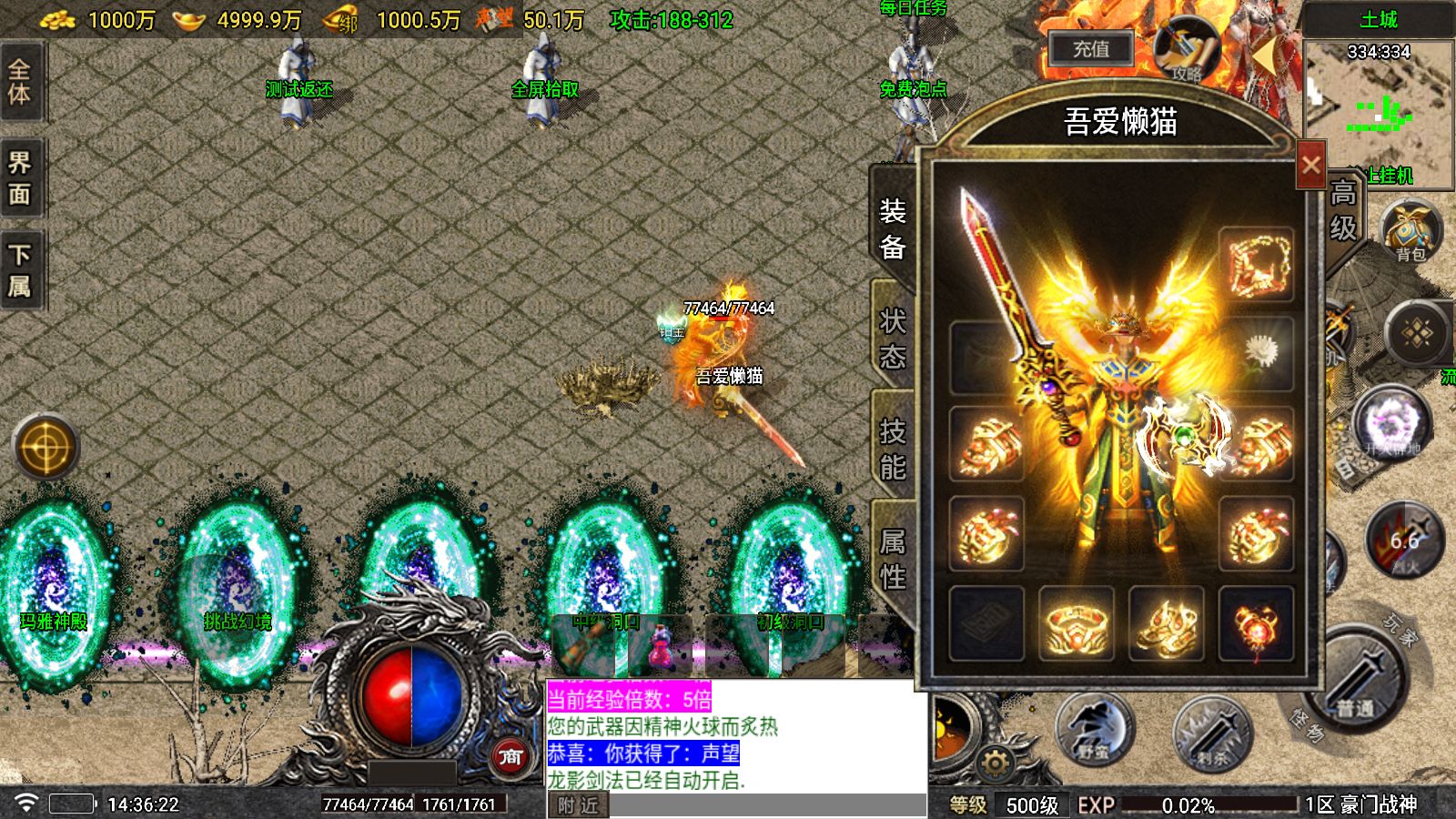The width and height of the screenshot is (1456, 819).
Task: Open the 背包 backpack
Action: (1410, 231)
